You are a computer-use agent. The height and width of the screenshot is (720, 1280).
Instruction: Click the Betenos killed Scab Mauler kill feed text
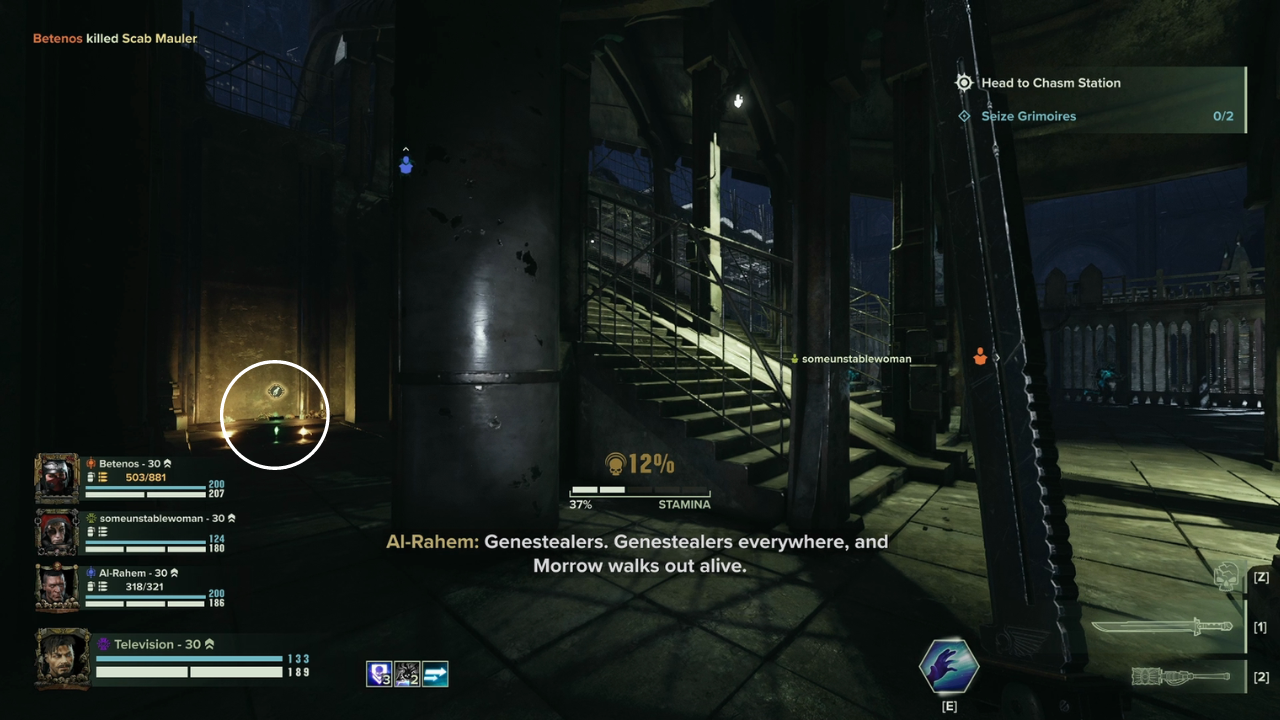click(114, 37)
